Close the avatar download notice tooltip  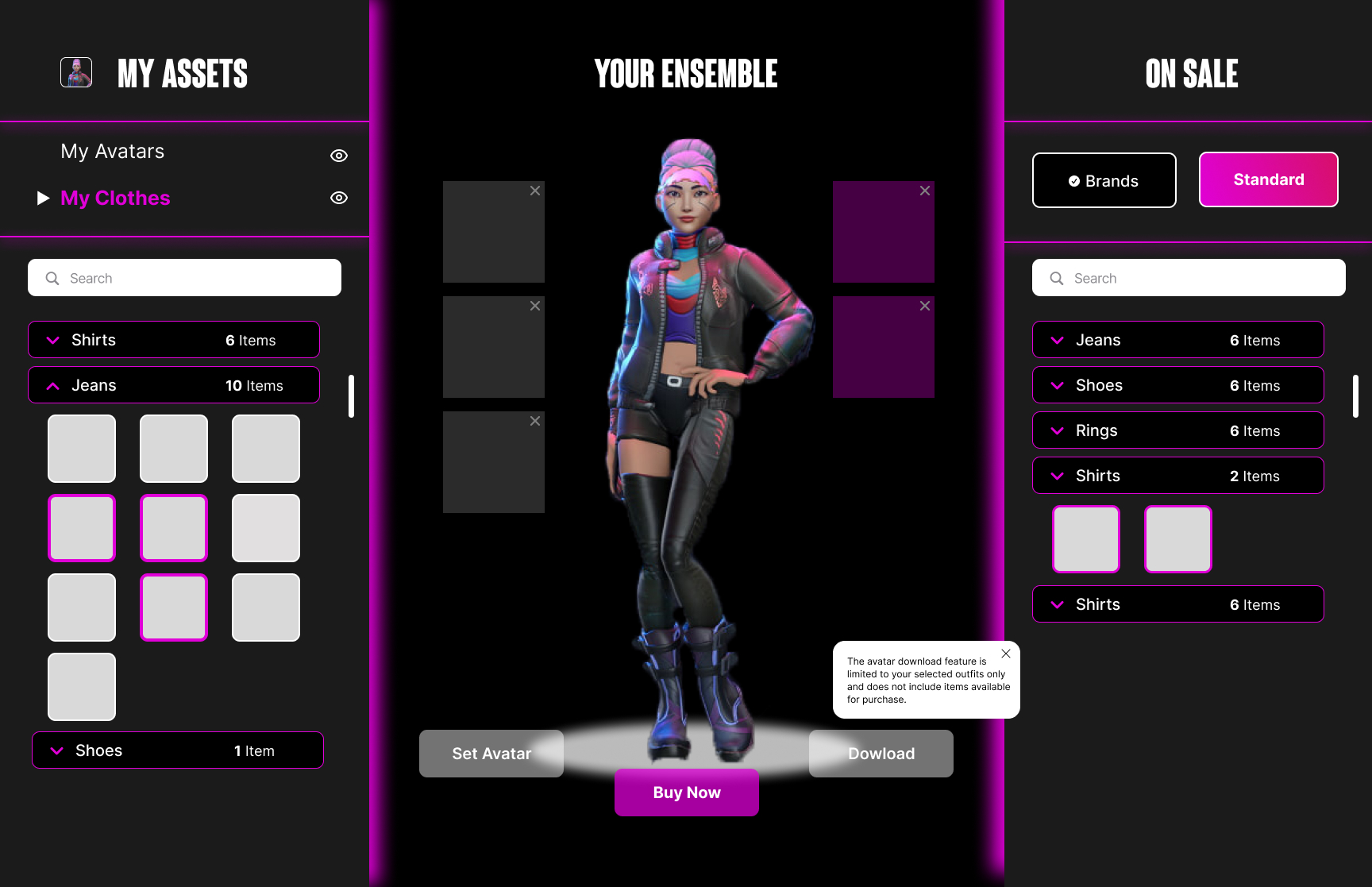tap(1005, 654)
